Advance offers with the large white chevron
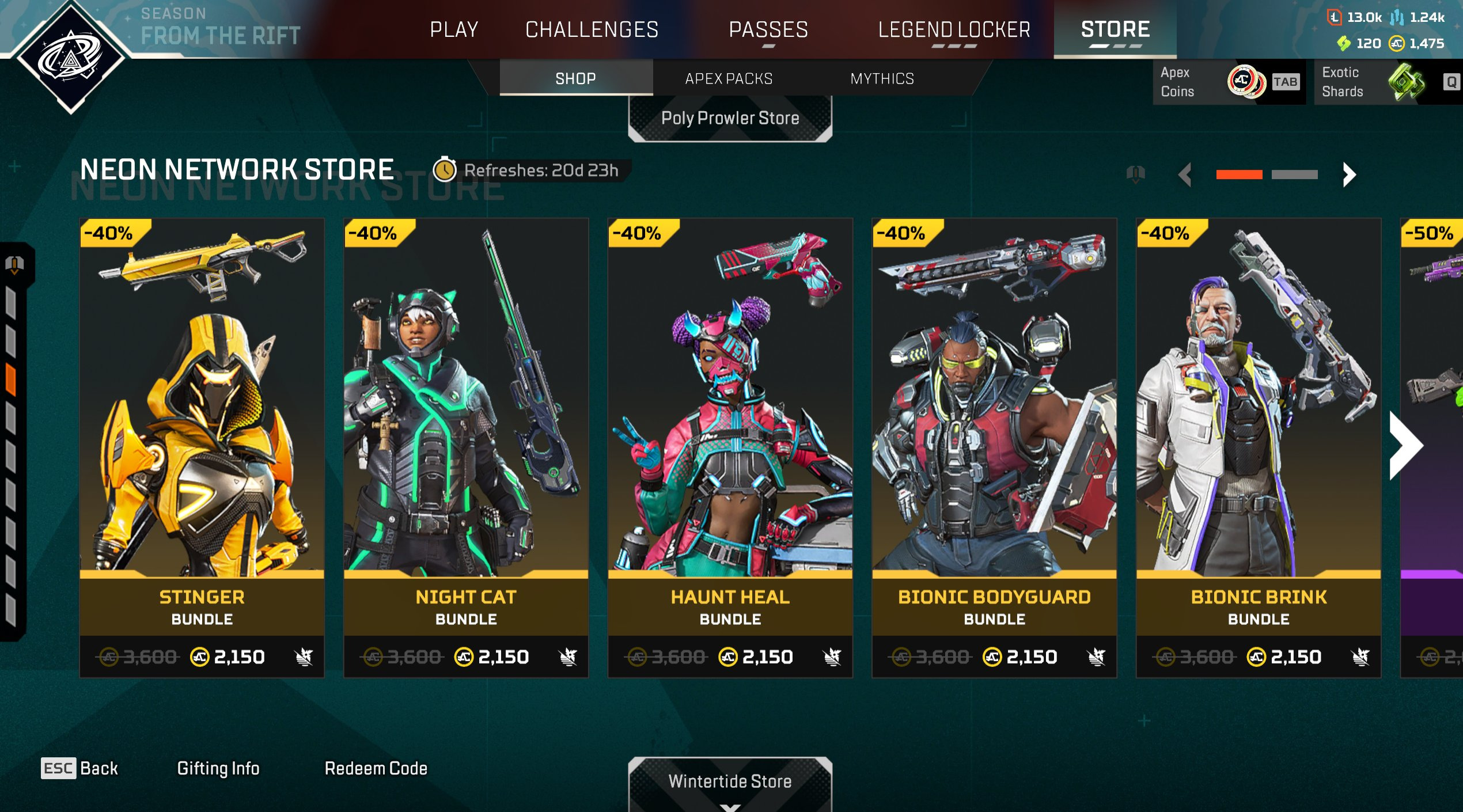Viewport: 1463px width, 812px height. tap(1406, 445)
